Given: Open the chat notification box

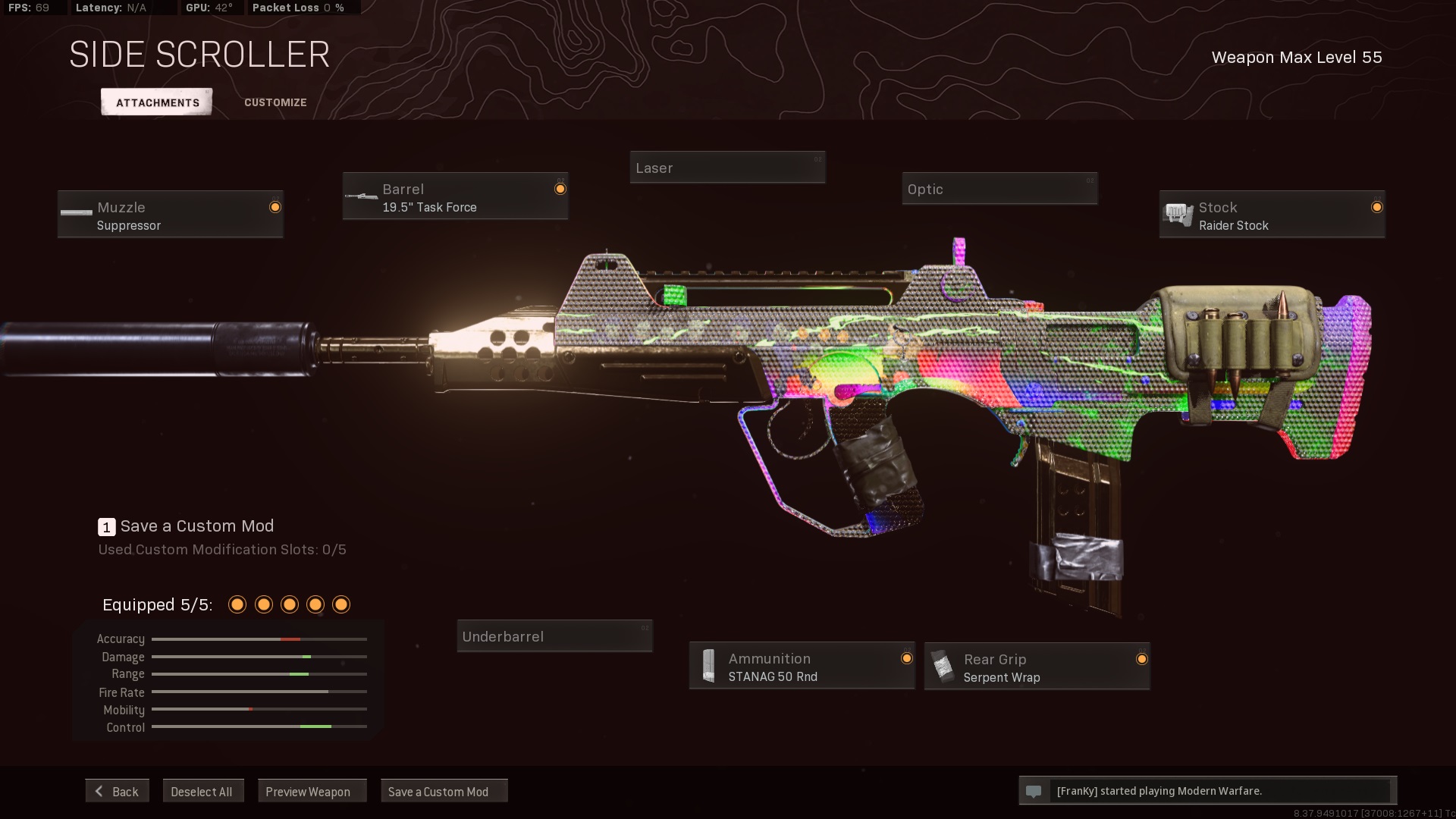Looking at the screenshot, I should [x=1207, y=791].
